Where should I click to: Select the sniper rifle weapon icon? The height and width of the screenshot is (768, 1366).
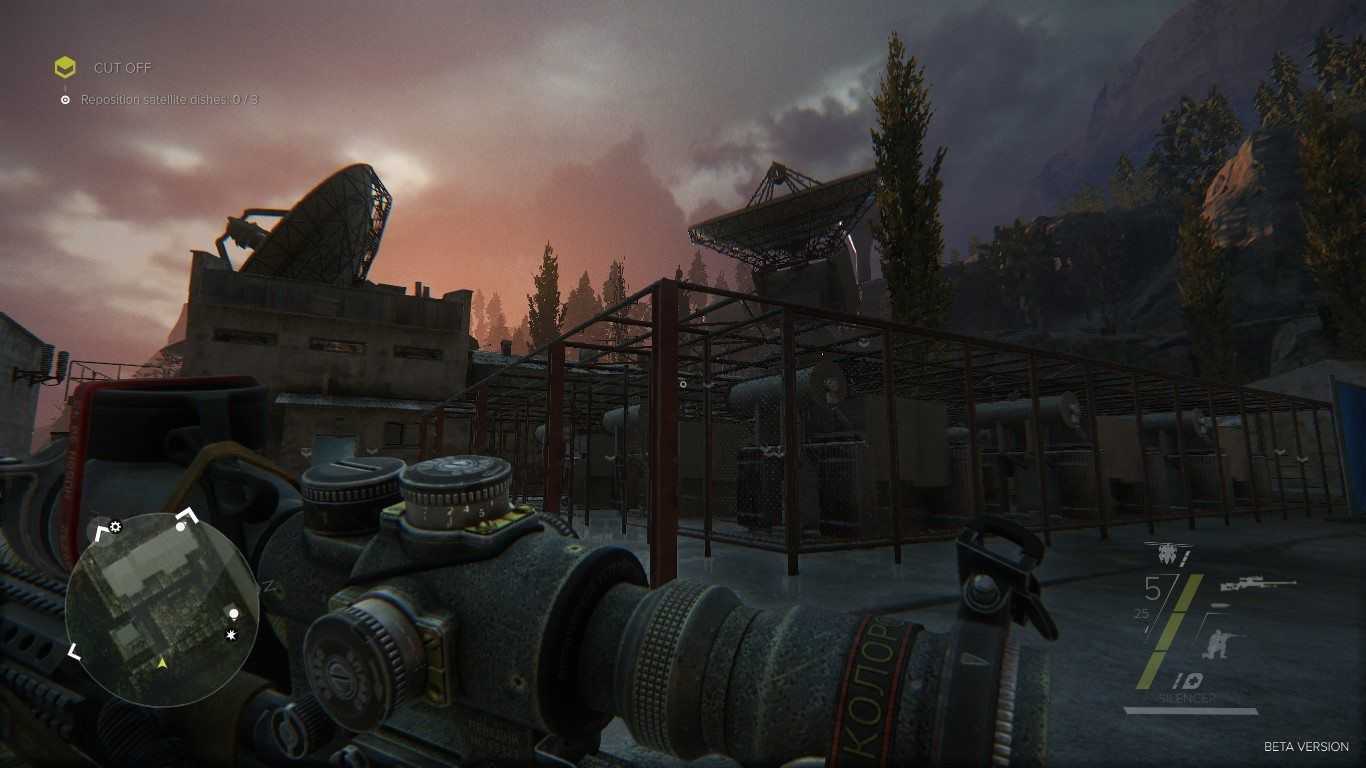pyautogui.click(x=1264, y=584)
